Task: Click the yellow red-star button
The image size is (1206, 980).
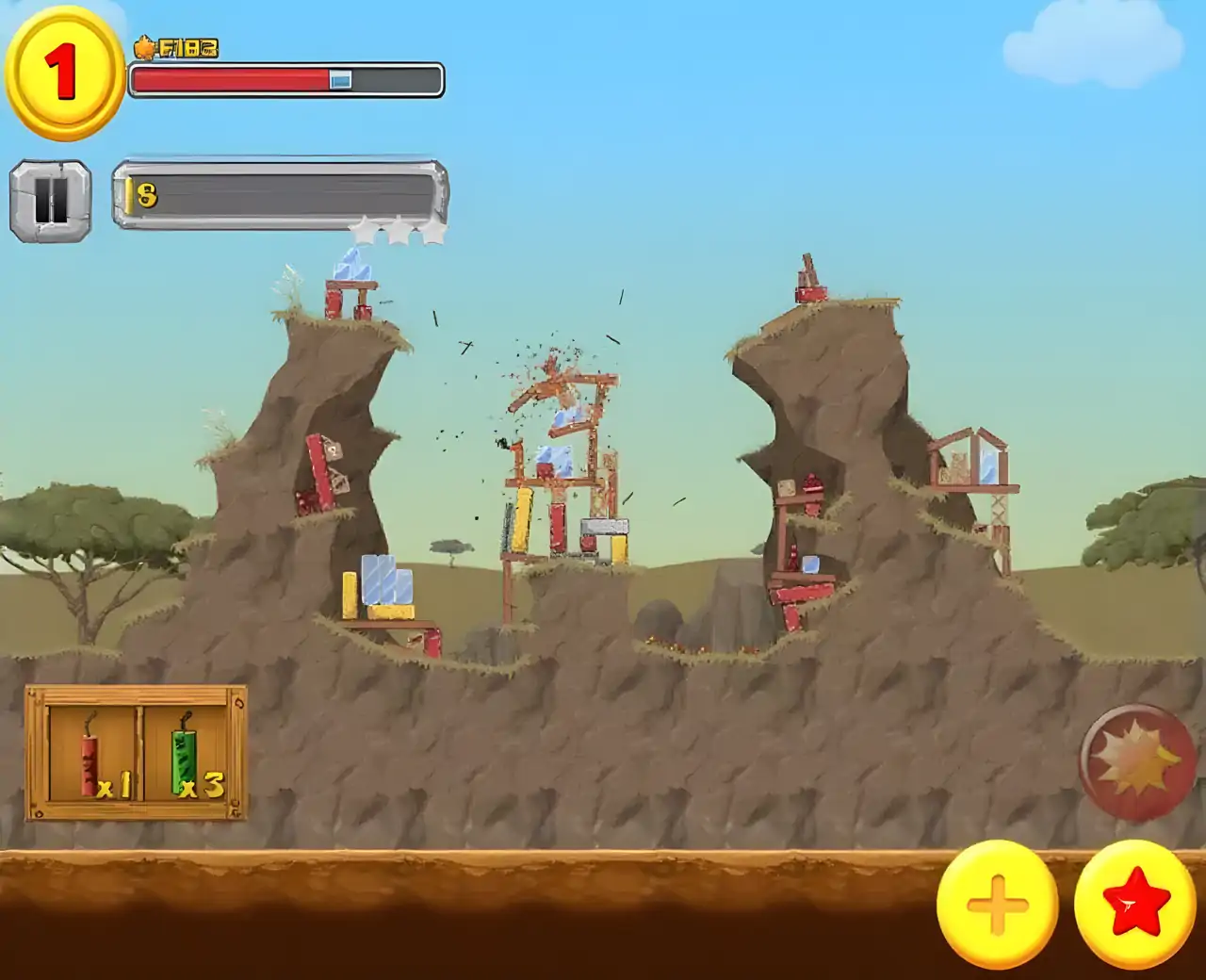Action: [1135, 904]
